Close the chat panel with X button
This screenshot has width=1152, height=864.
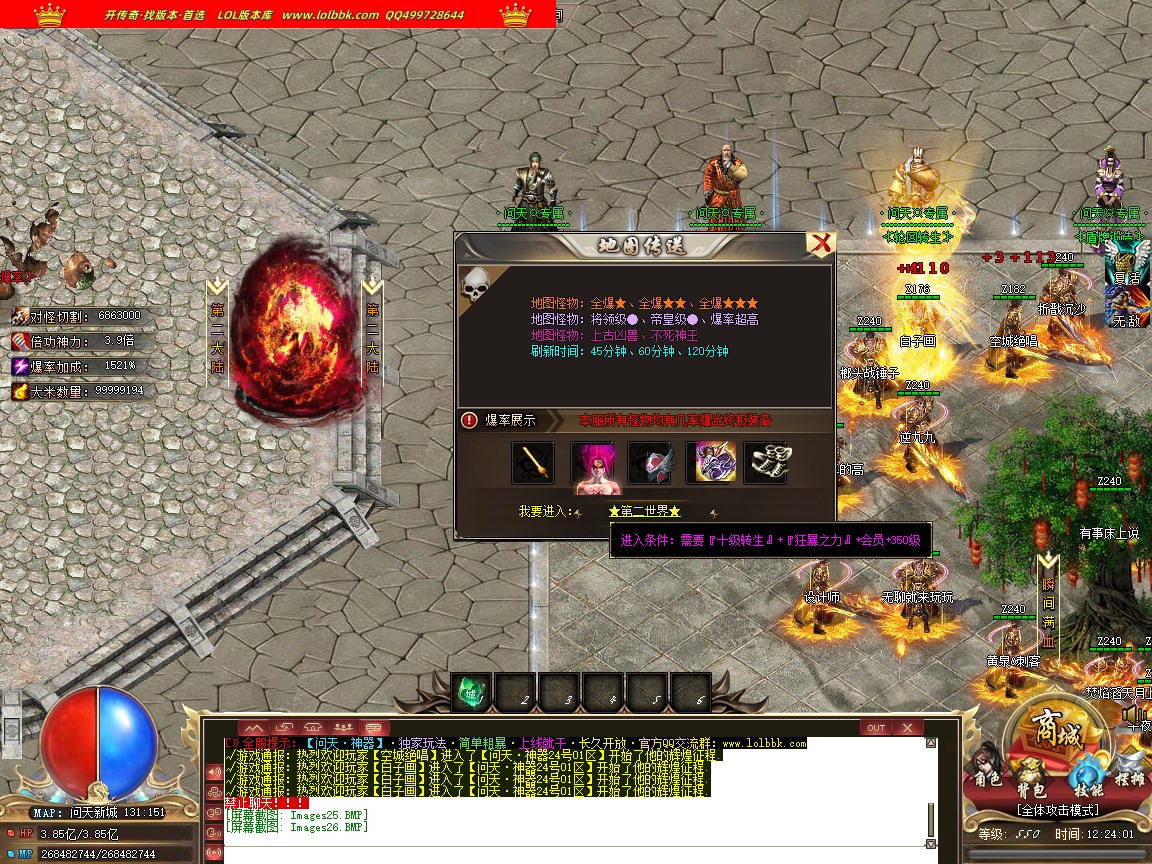tap(907, 728)
